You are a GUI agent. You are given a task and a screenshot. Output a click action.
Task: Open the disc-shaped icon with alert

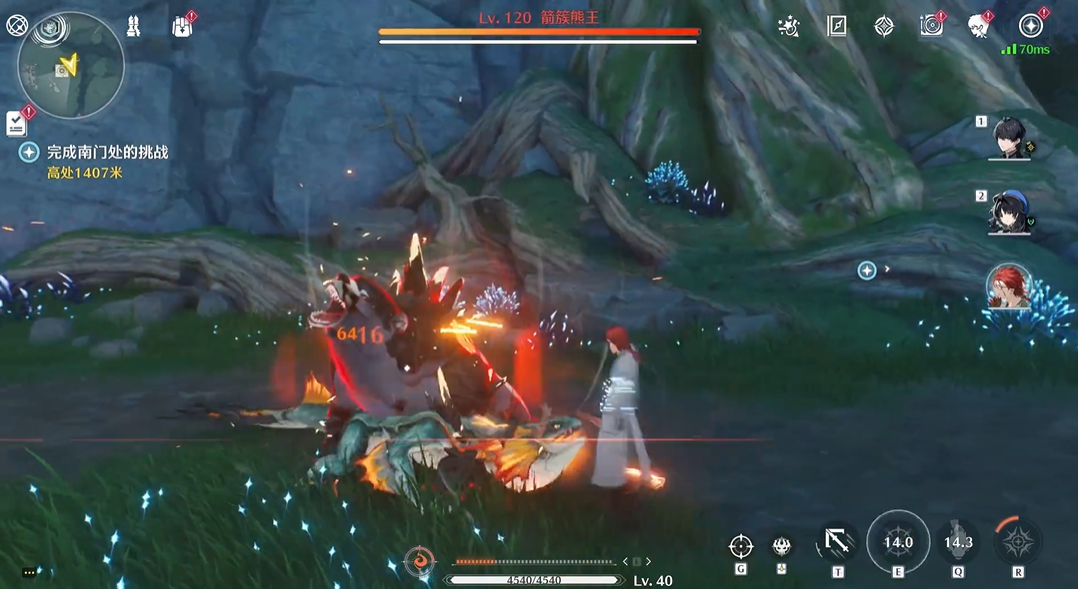[931, 26]
